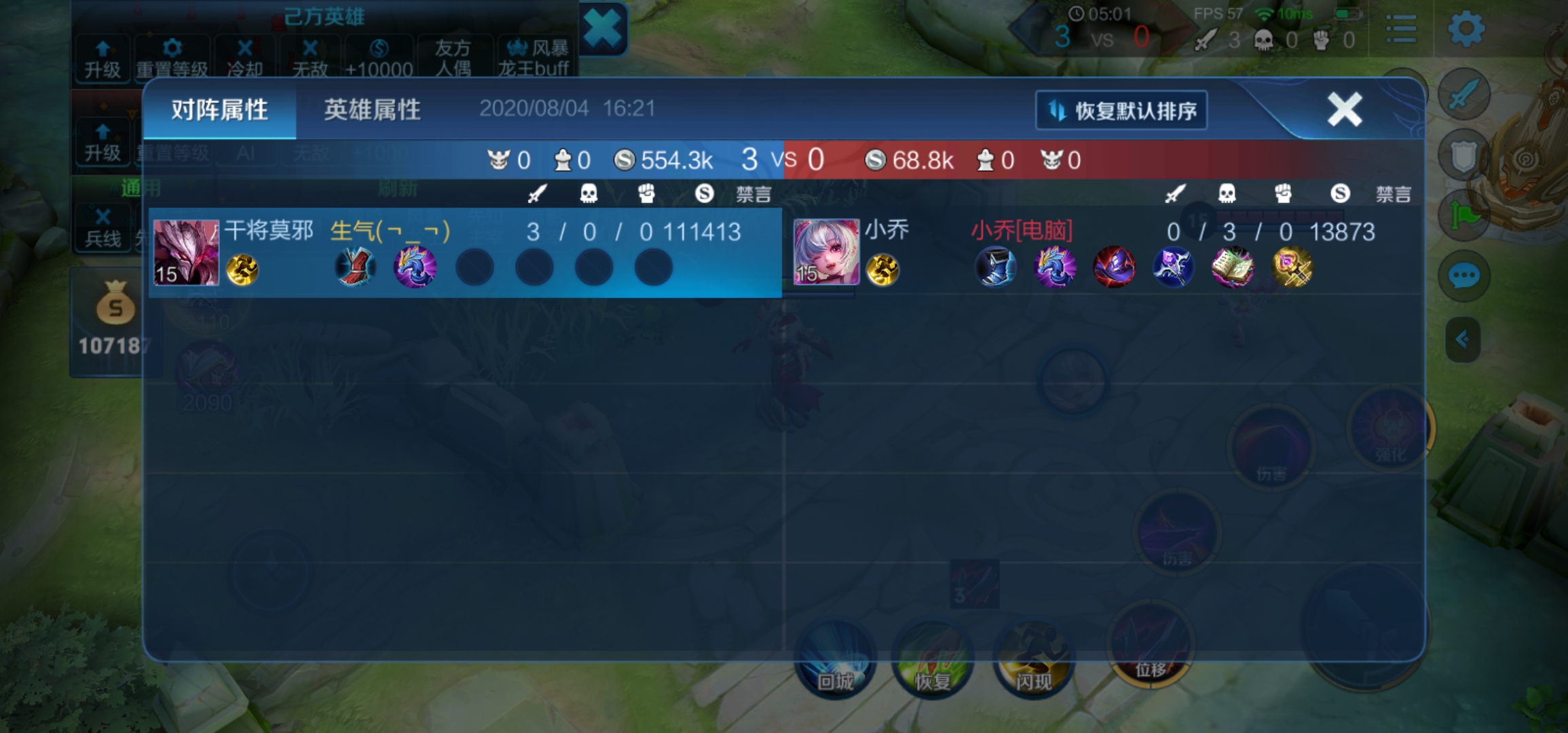Select the sword attack icon on right edge
The image size is (1568, 733).
1464,95
